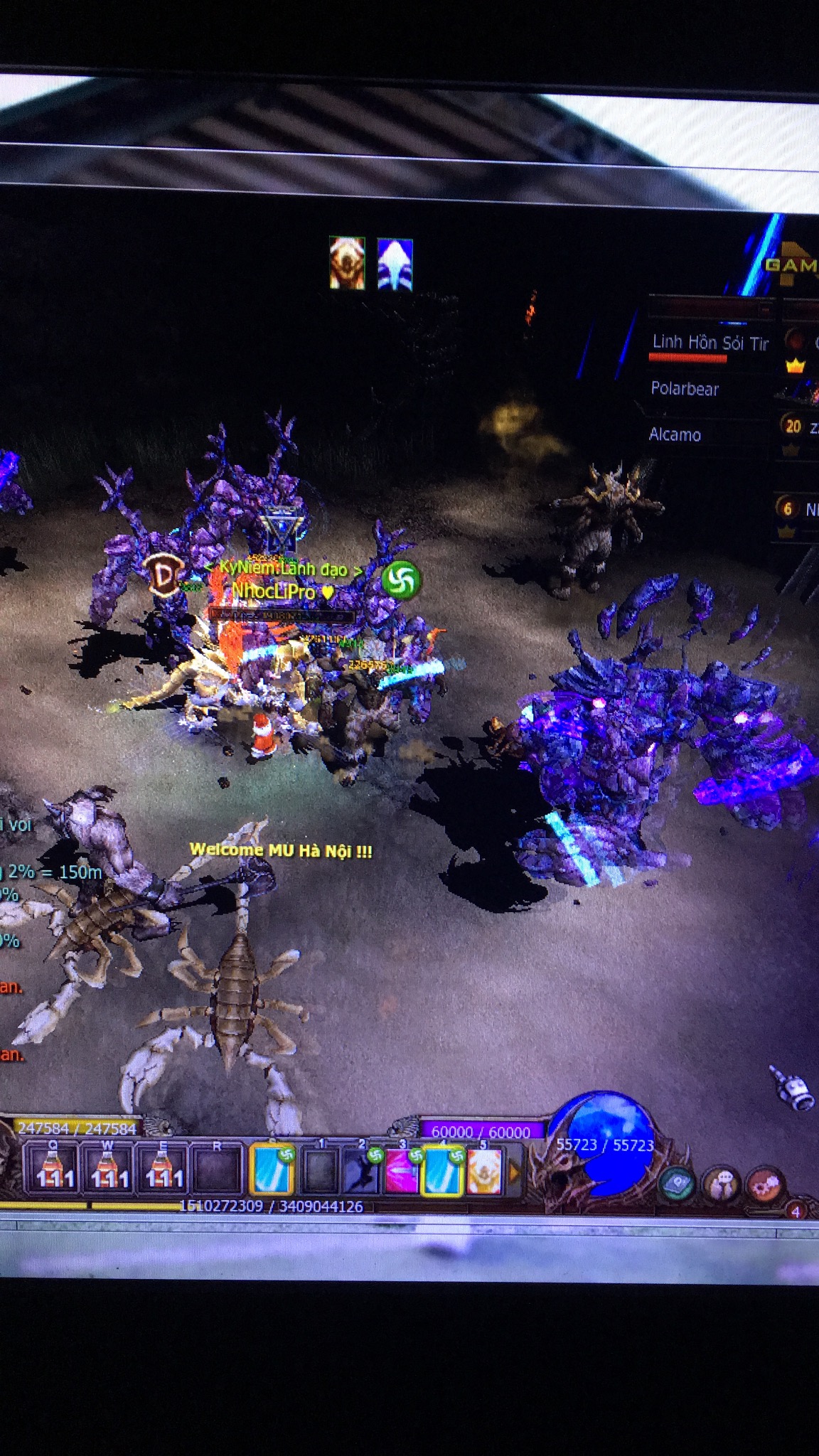Open the gear settings button
The width and height of the screenshot is (819, 1456).
pos(764,1184)
